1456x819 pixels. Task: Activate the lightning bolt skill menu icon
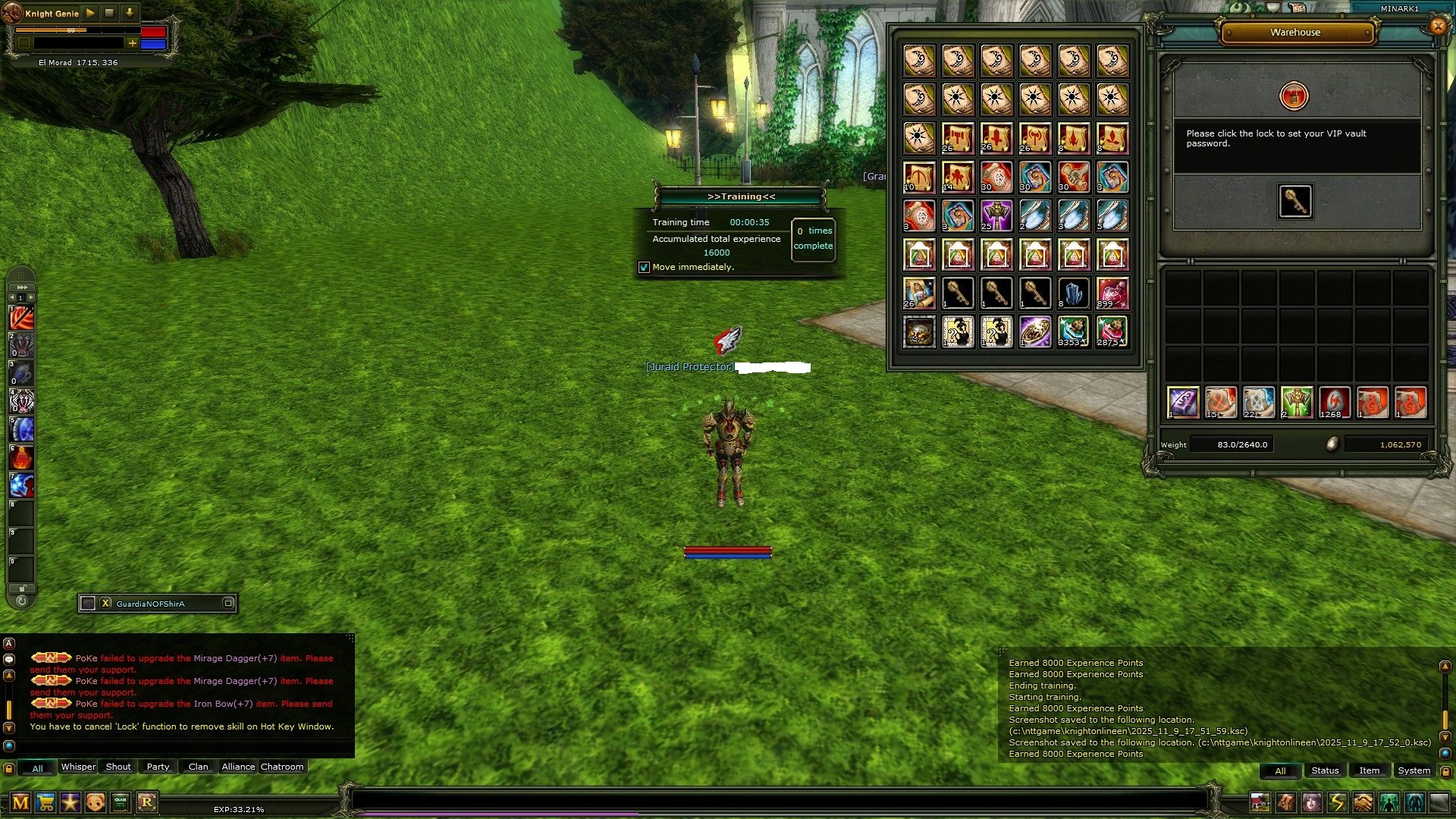[x=1337, y=802]
